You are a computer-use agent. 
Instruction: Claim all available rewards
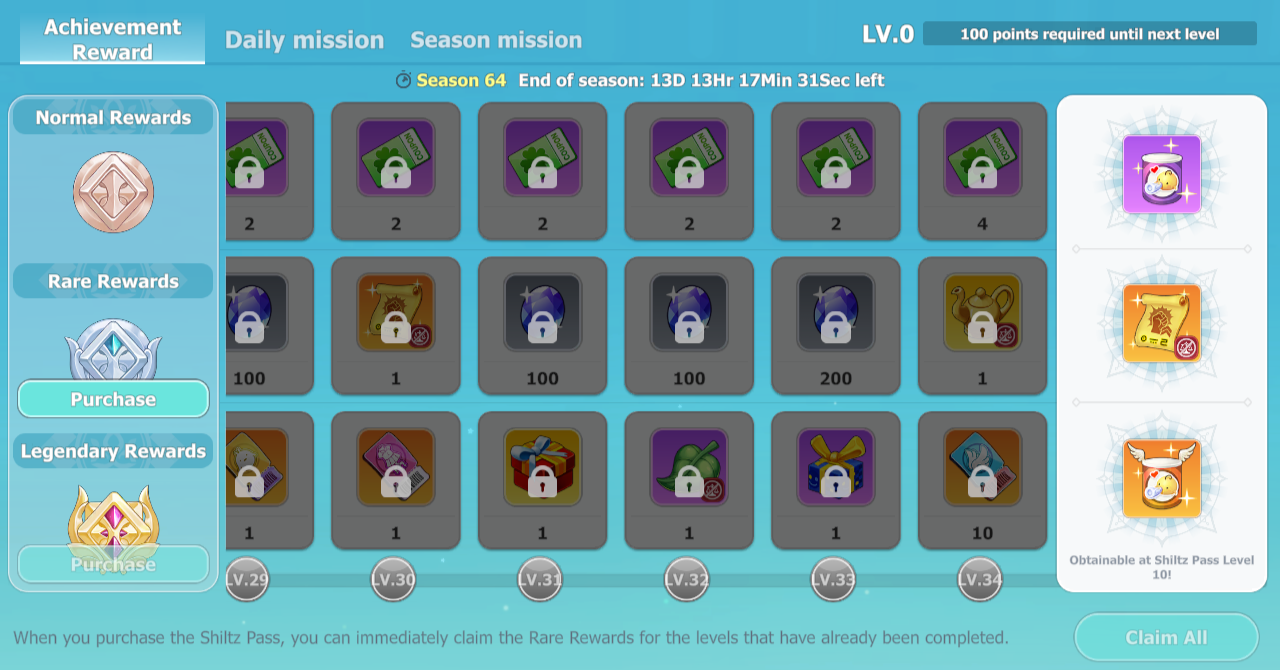point(1166,637)
